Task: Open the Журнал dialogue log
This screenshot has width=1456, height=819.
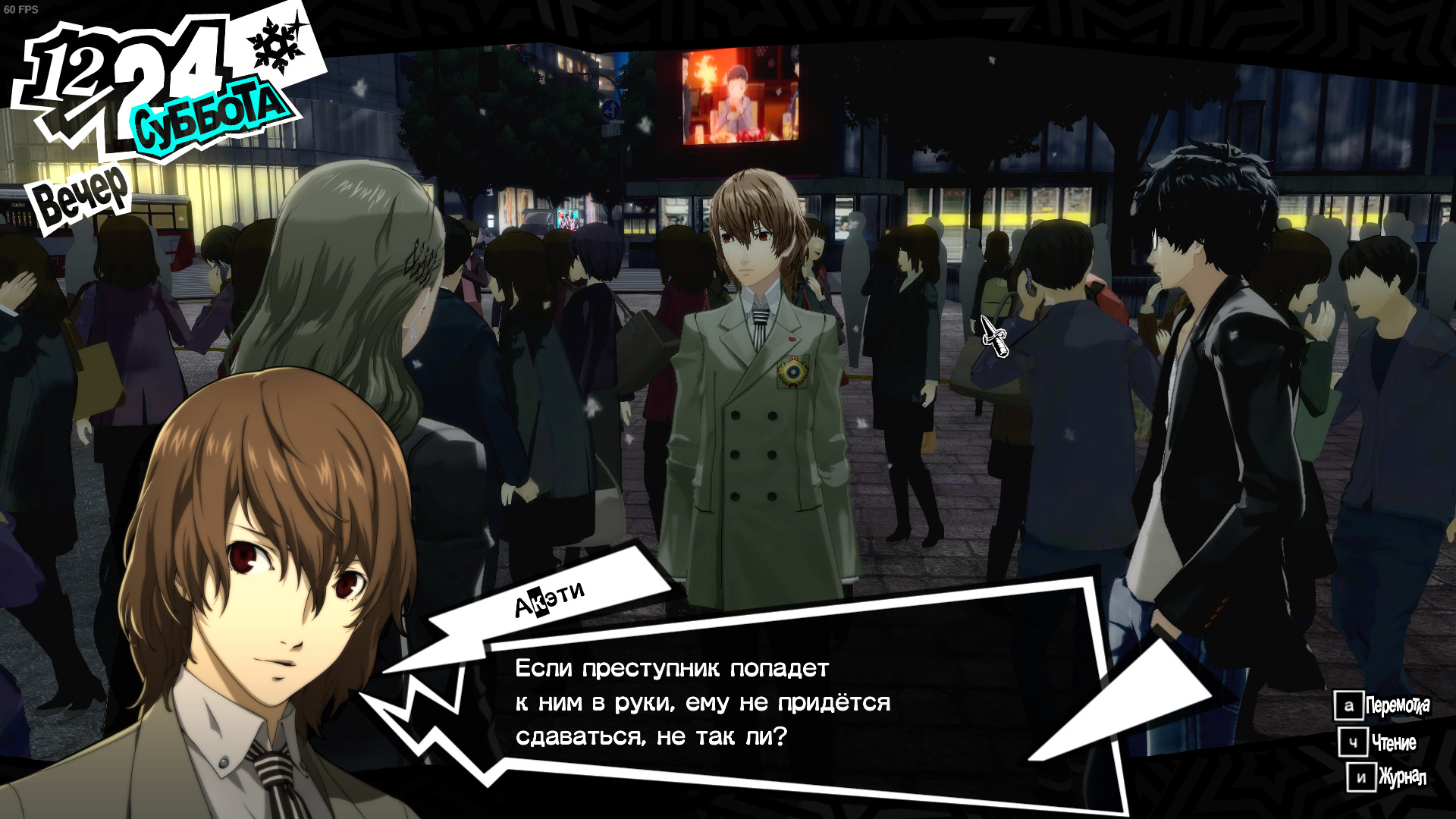Action: click(1387, 777)
